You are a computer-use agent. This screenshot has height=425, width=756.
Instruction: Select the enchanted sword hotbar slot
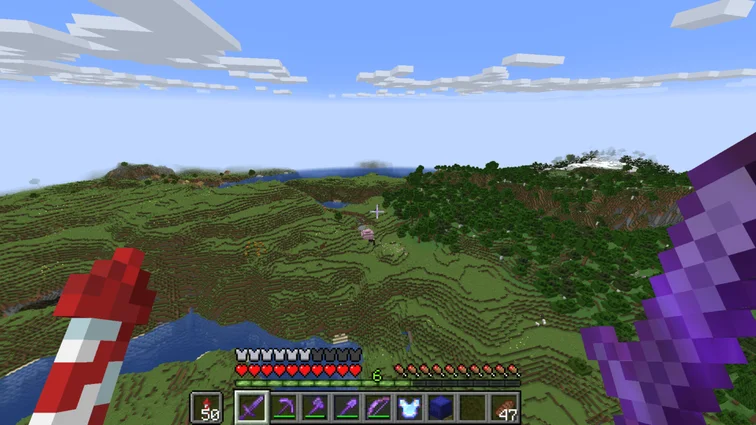(x=252, y=407)
